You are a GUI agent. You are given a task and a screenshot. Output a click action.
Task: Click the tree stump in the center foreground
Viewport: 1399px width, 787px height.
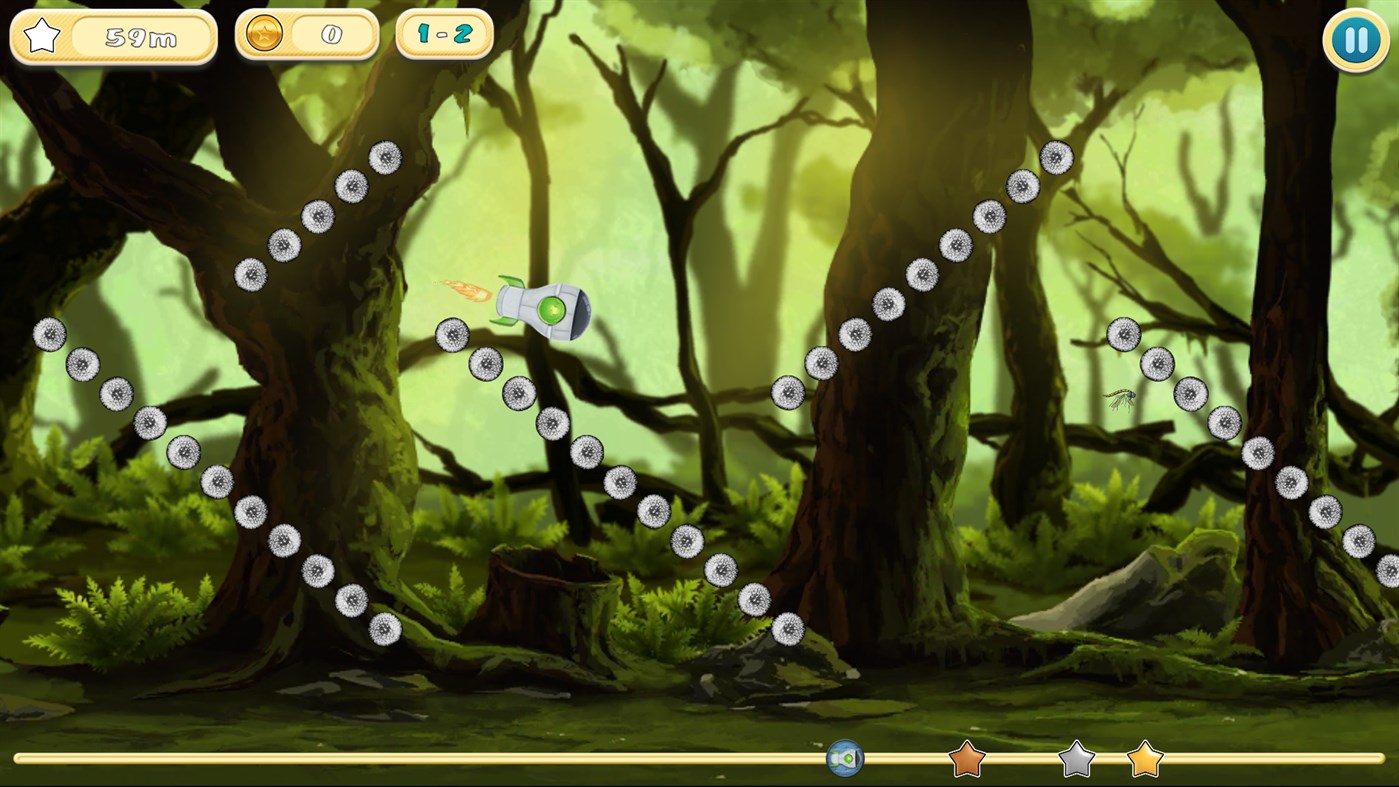547,600
